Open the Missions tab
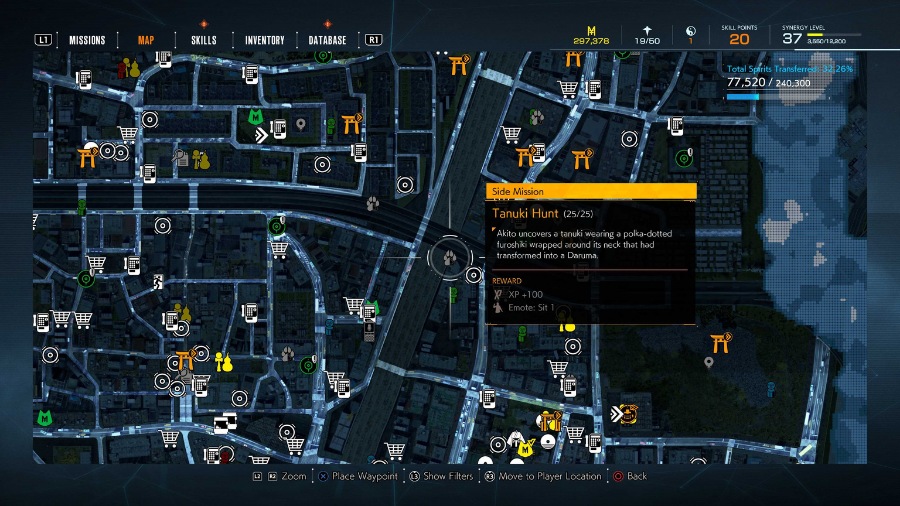Screen dimensions: 900x506 click(87, 40)
